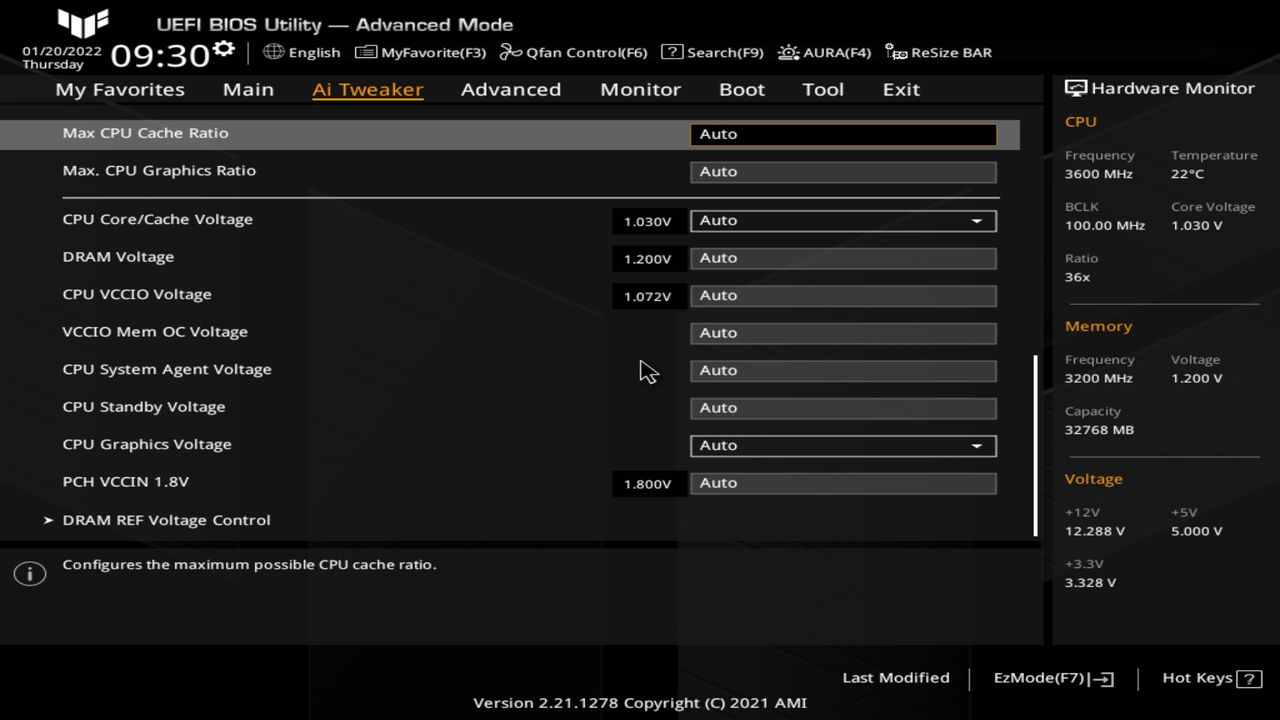Open the Search function
The height and width of the screenshot is (720, 1280).
(712, 52)
